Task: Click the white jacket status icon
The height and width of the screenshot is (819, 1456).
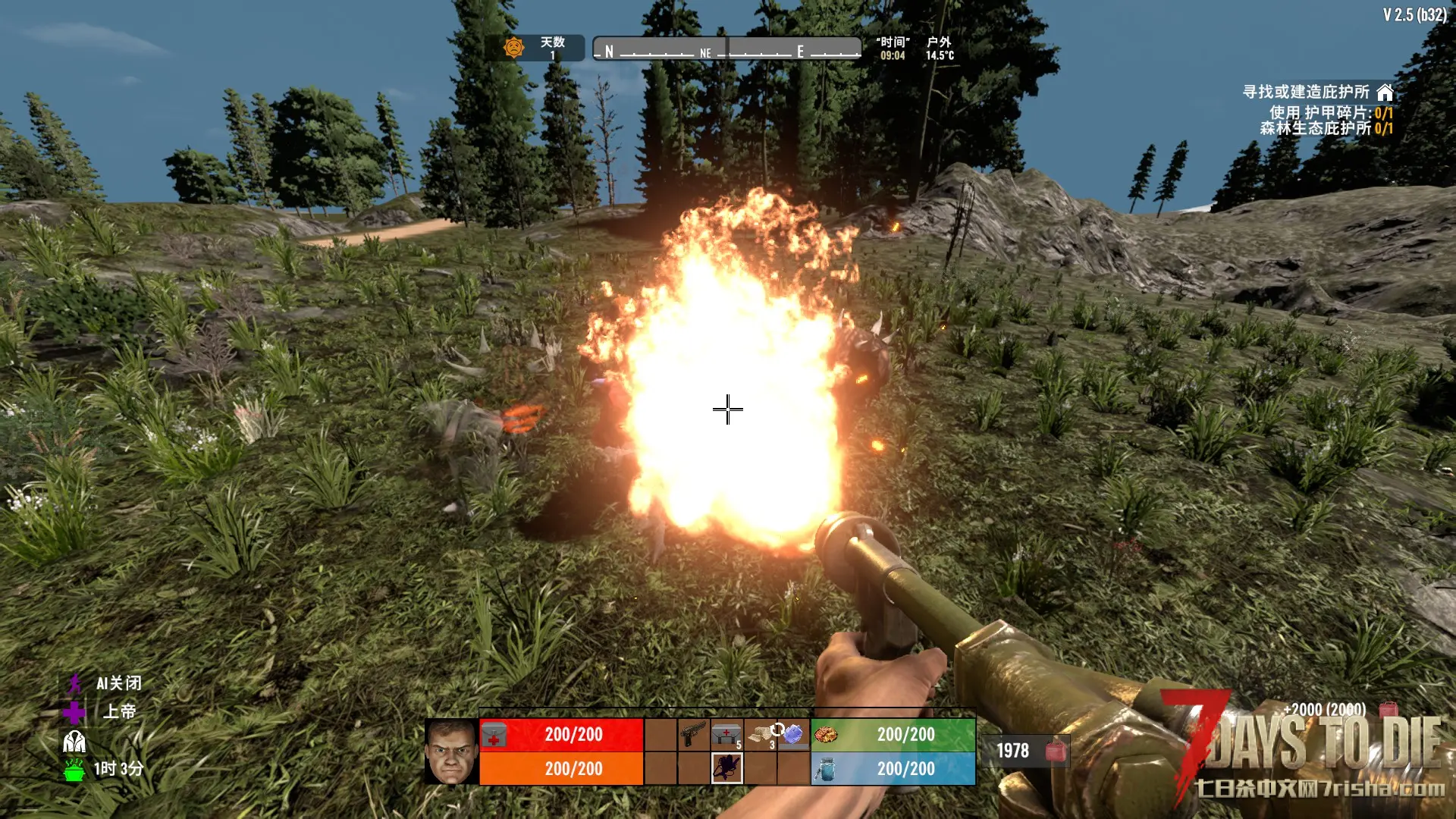Action: [x=74, y=741]
